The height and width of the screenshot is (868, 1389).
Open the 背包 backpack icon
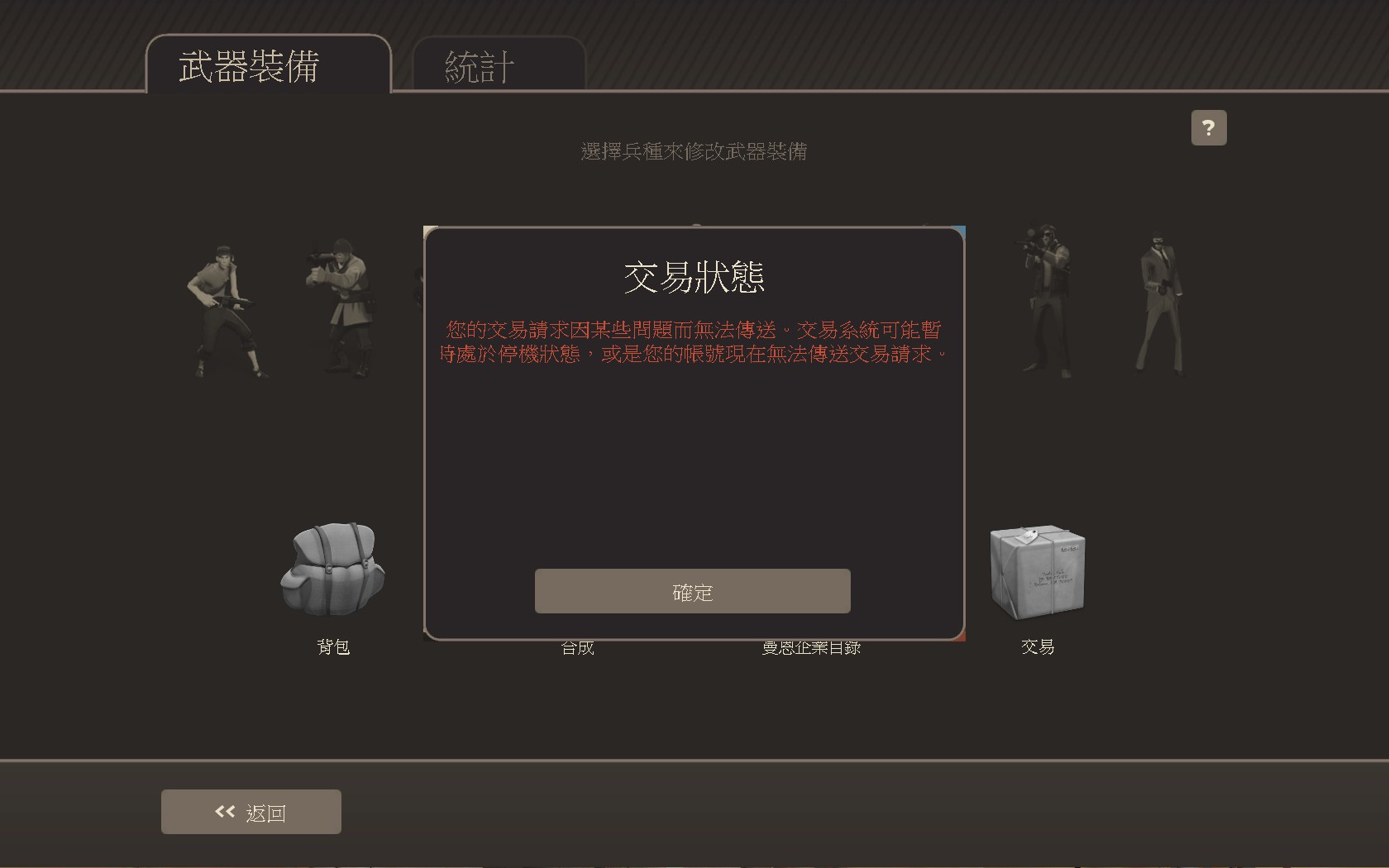coord(333,570)
